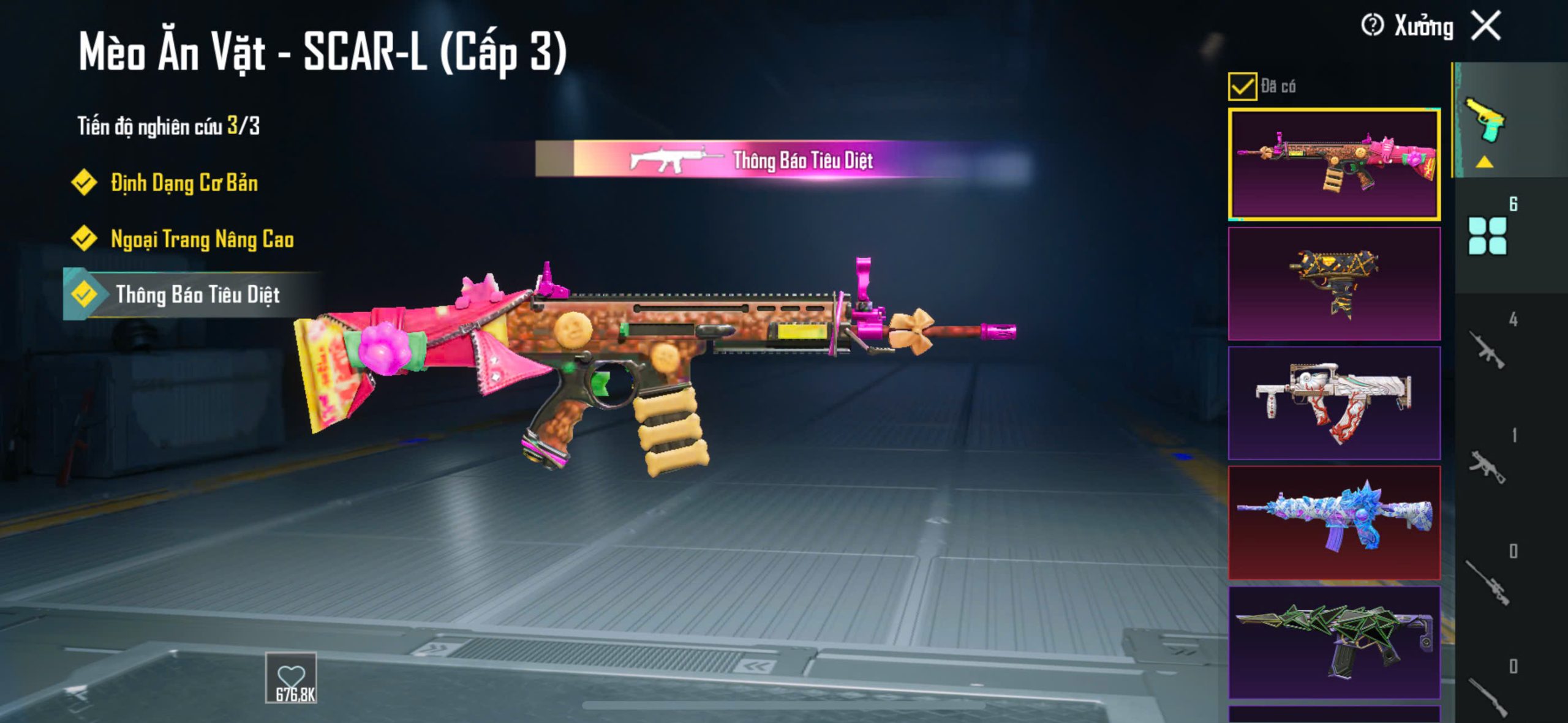Switch to the all-weapons grid category

pos(1487,235)
